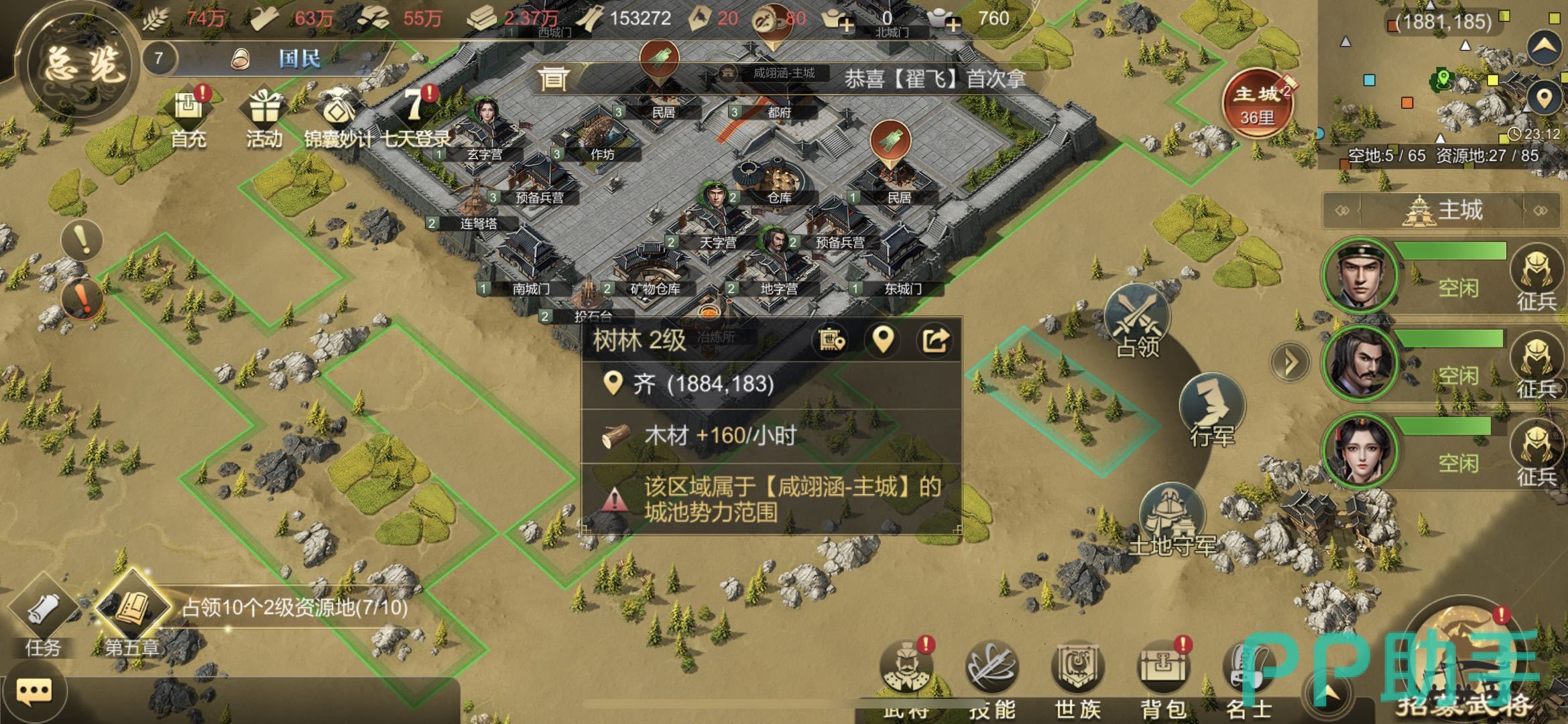Click the share arrow in 树林 popup
The width and height of the screenshot is (1568, 724).
(x=935, y=341)
